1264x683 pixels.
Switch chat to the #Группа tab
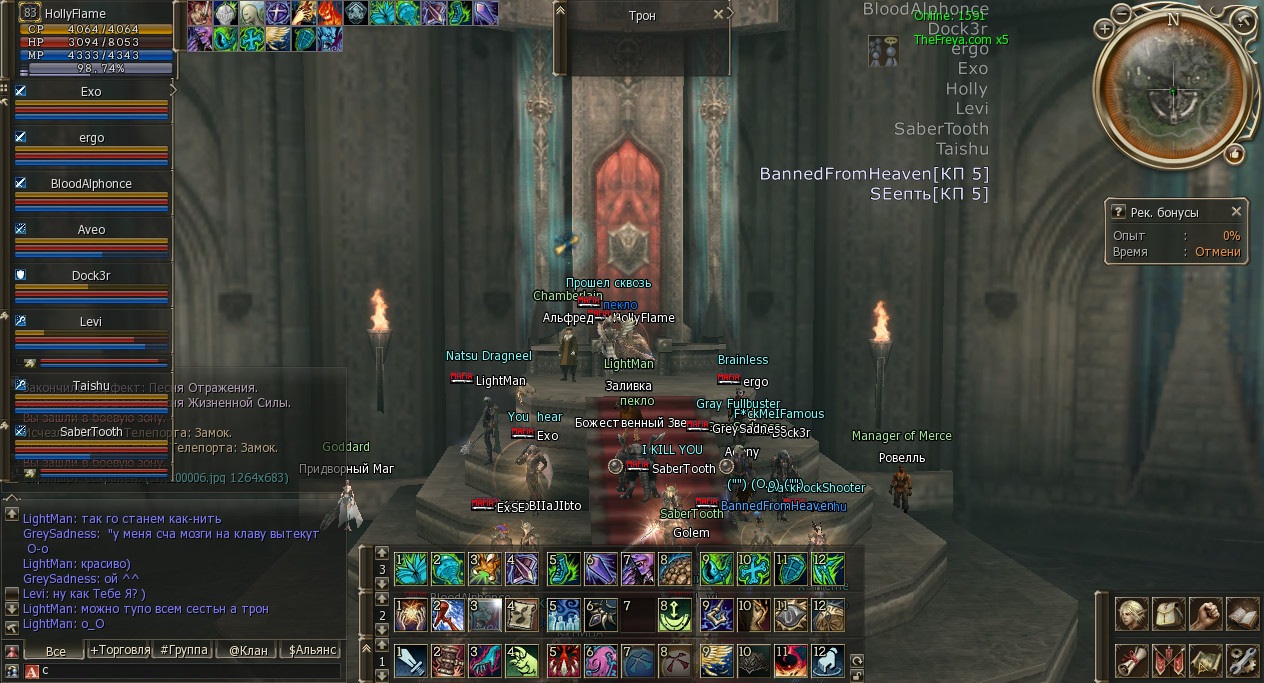pos(184,650)
